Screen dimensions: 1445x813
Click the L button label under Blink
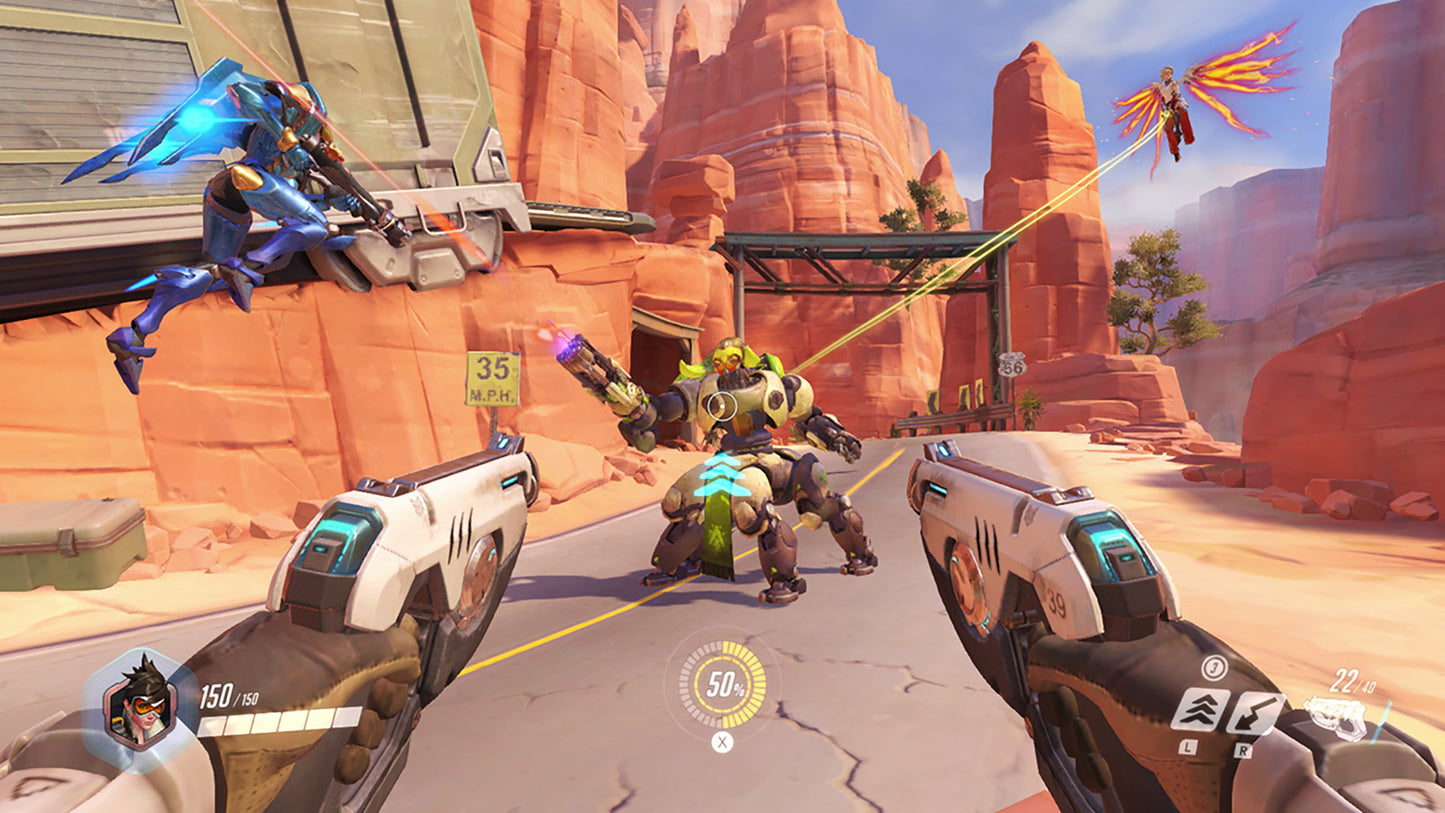click(x=1187, y=748)
